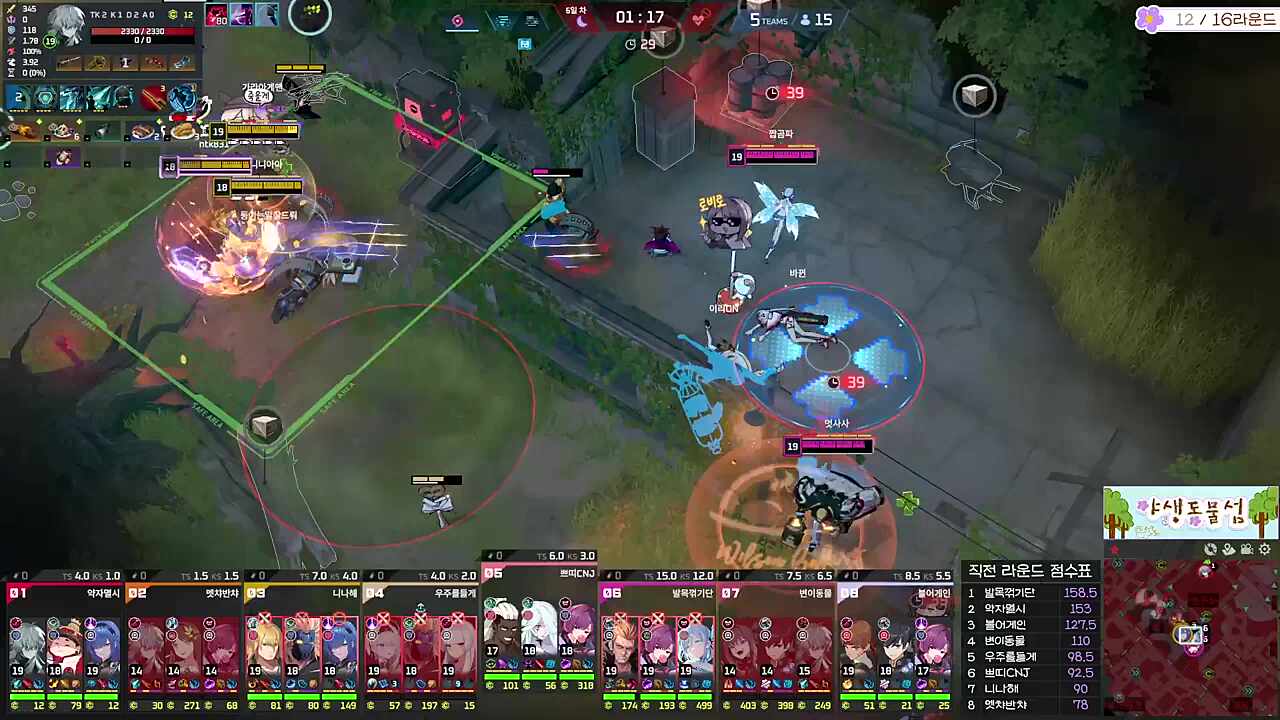Click the red buff icon showing 80

[217, 15]
